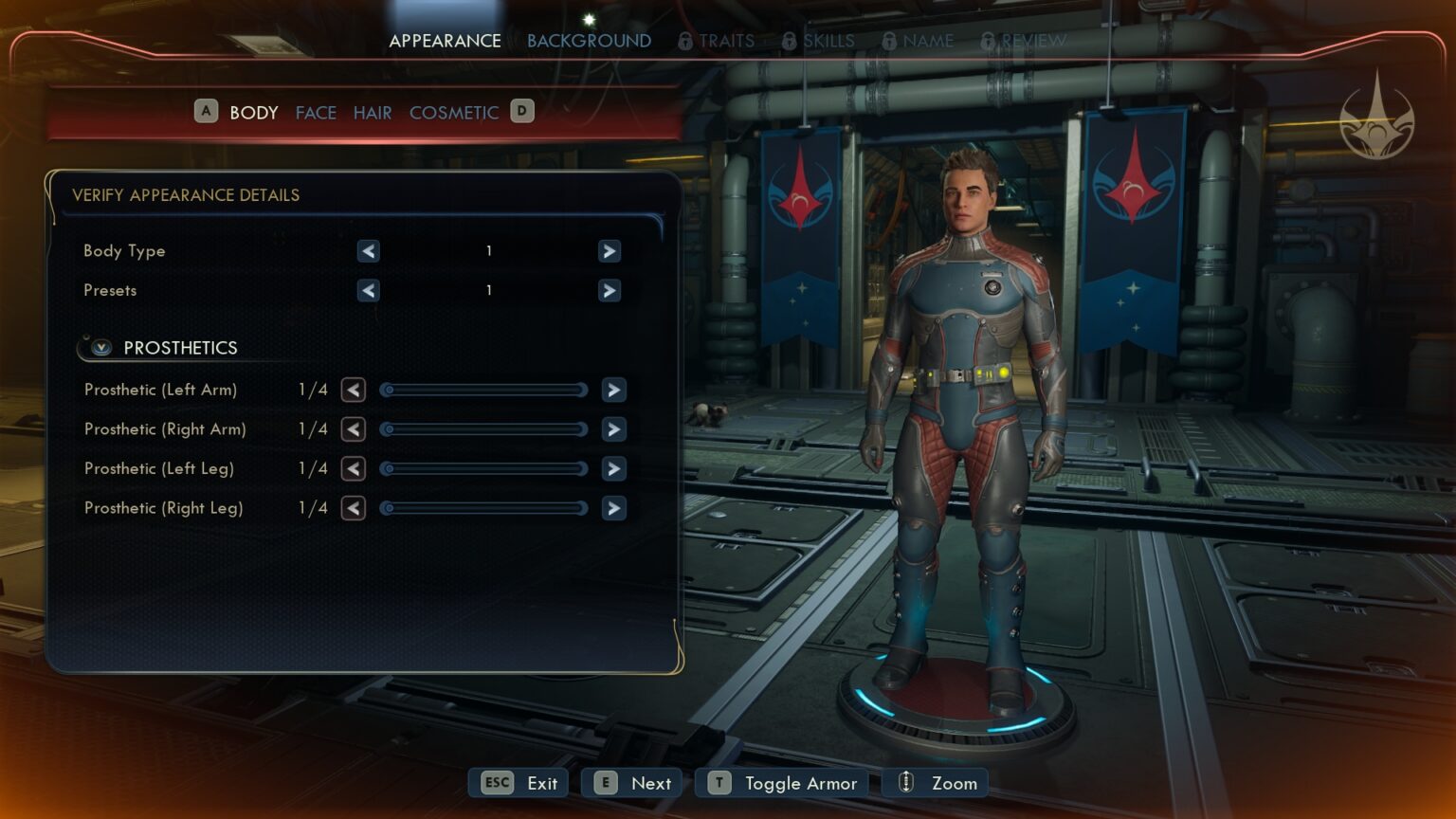Exit character creation
Screen dimensions: 1456x819
click(x=519, y=783)
